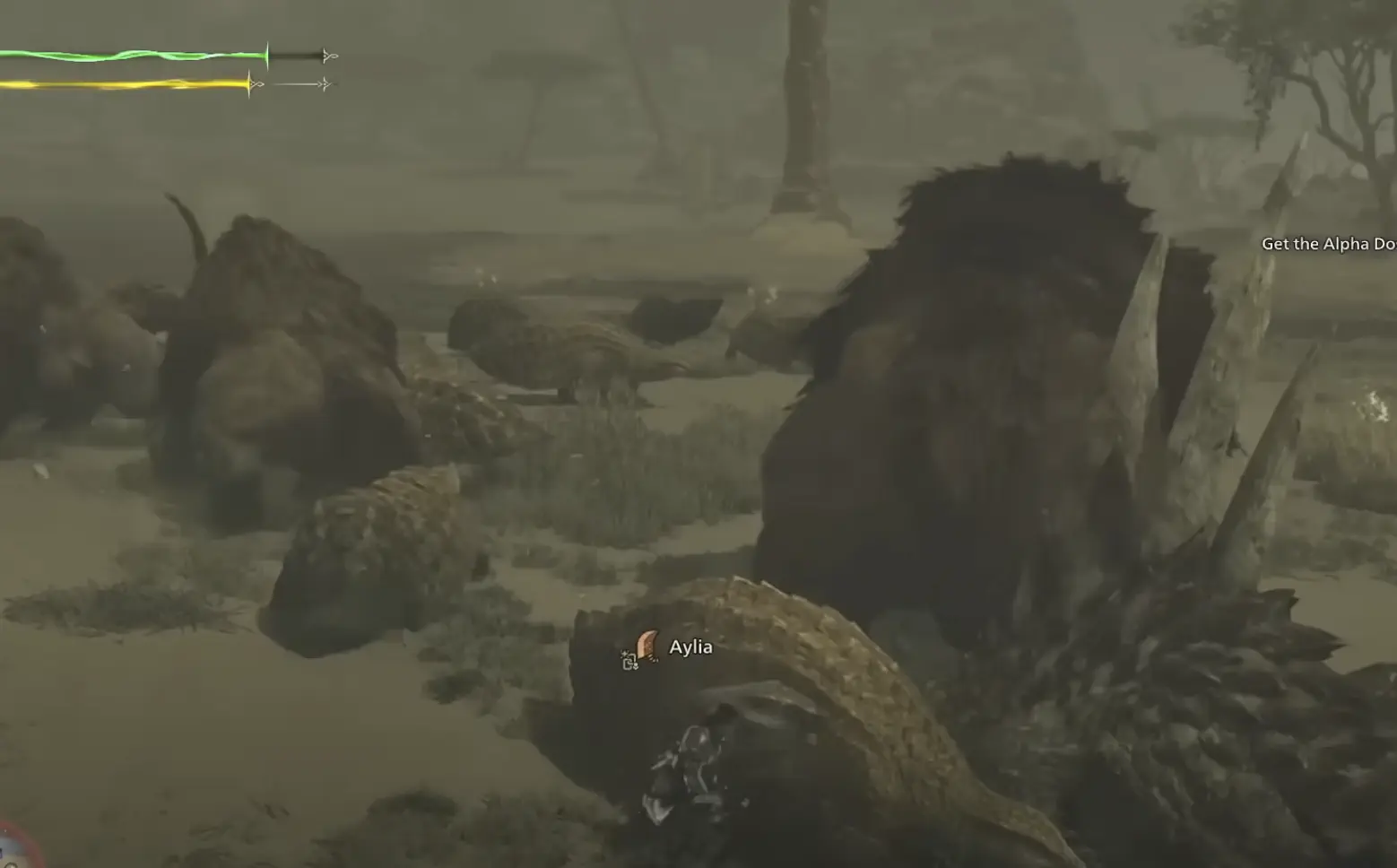Image resolution: width=1397 pixels, height=868 pixels.
Task: Click the claw item pickup icon near Aylia
Action: tap(646, 644)
